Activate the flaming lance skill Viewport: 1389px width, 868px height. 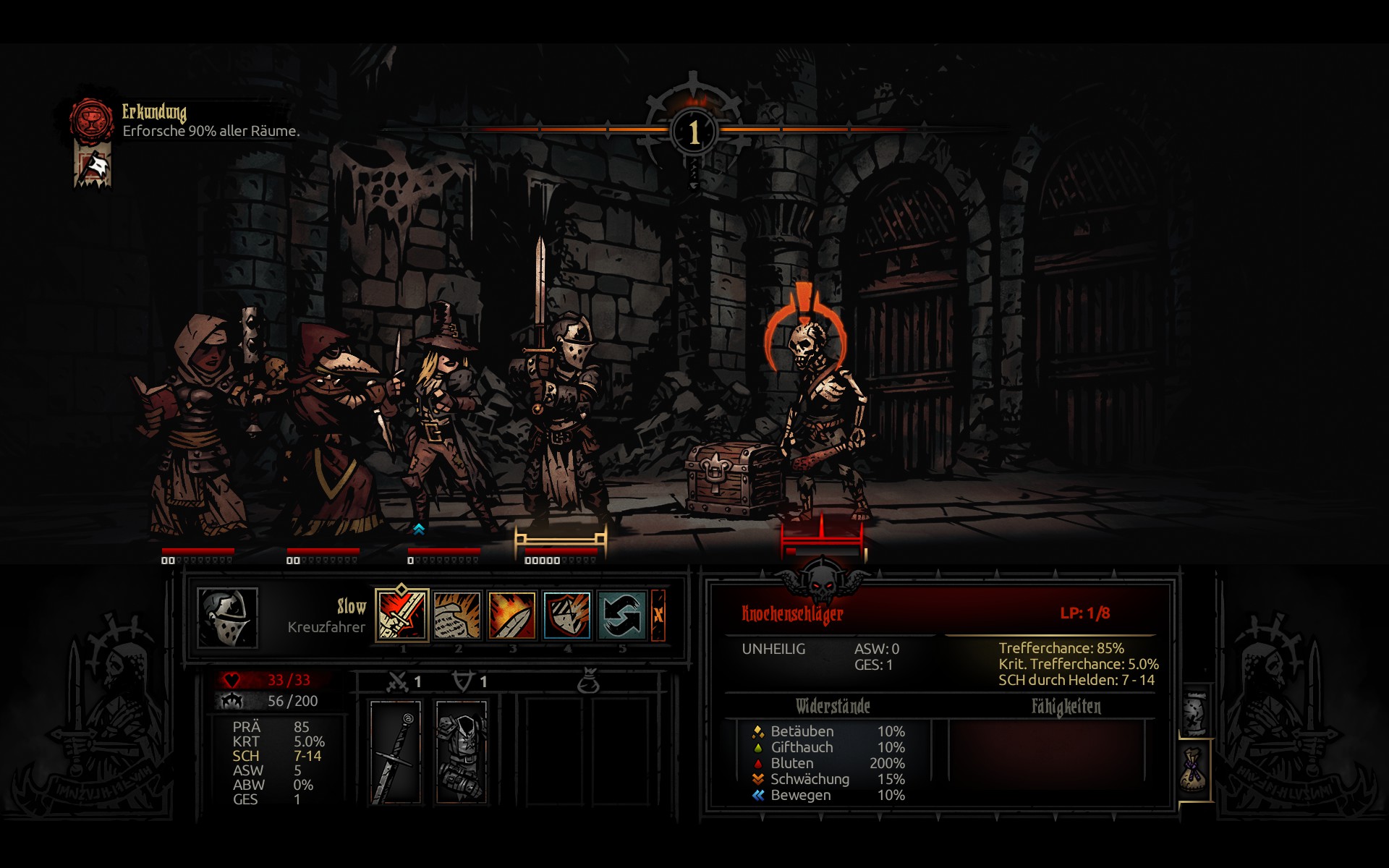tap(511, 616)
